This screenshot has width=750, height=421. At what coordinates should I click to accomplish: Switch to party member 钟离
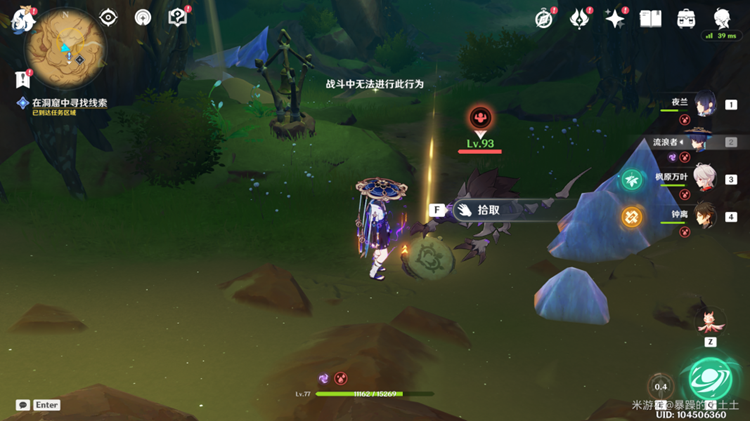pyautogui.click(x=706, y=215)
